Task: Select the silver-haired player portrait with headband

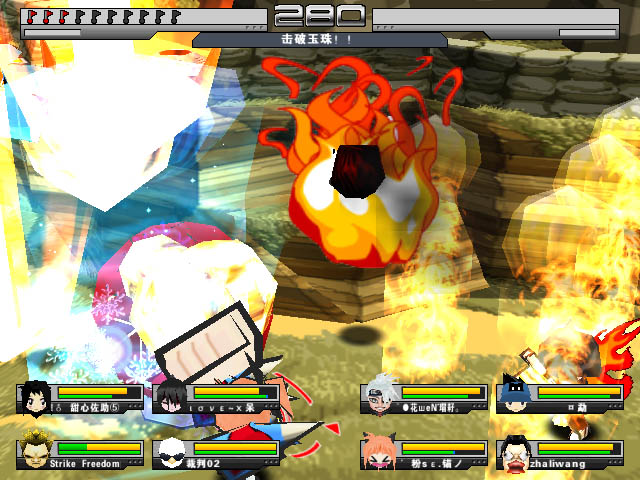Action: click(x=379, y=397)
